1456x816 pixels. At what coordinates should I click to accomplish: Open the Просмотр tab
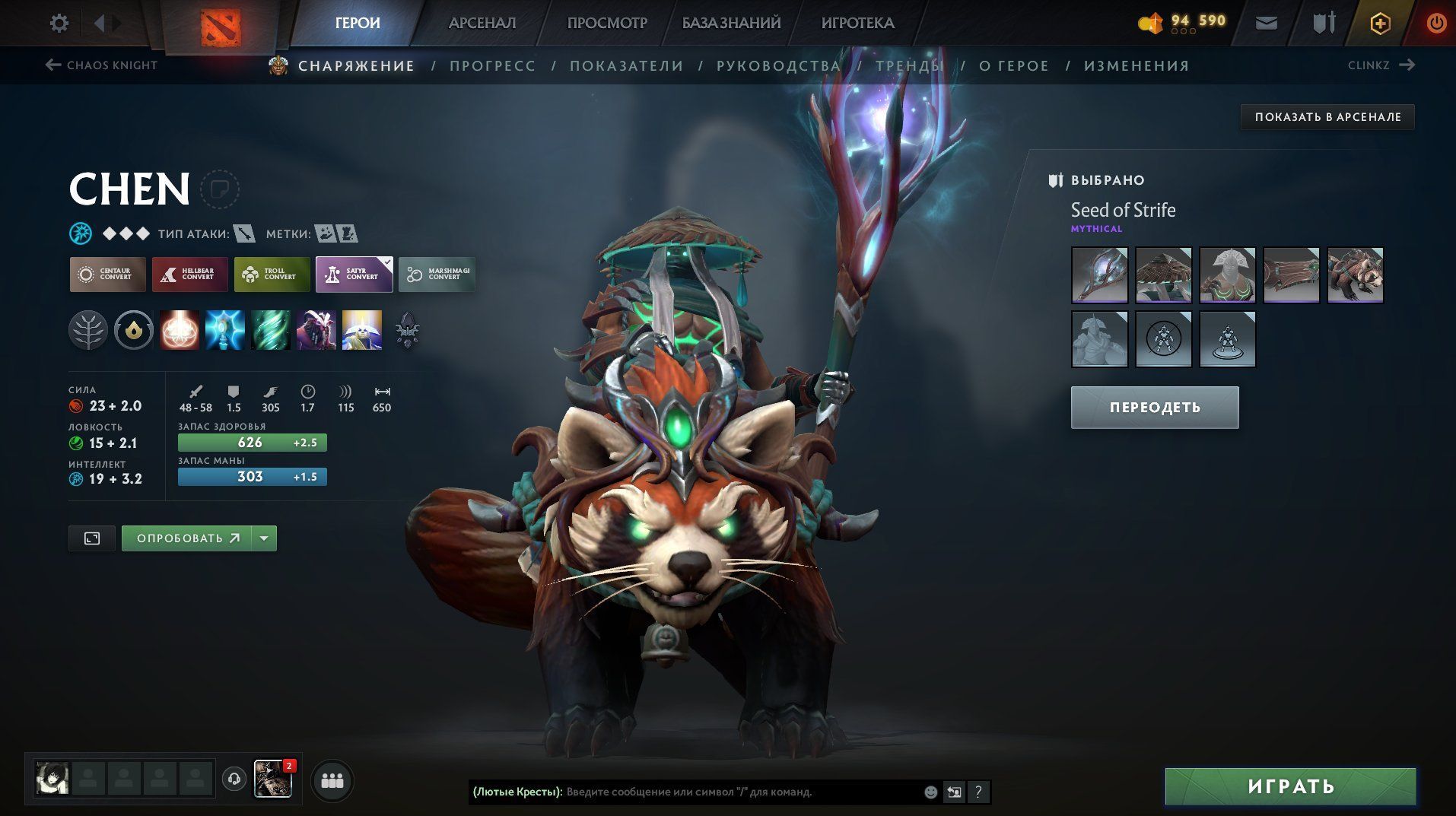tap(606, 24)
